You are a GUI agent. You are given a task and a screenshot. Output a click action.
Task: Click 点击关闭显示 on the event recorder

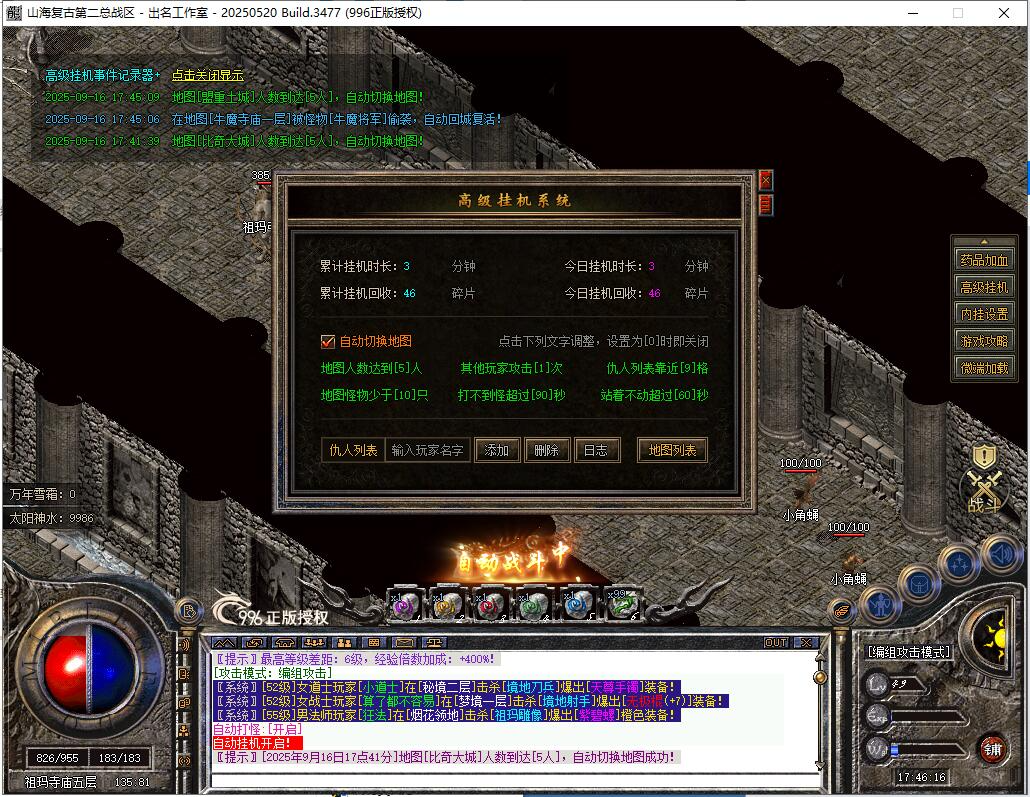coord(208,75)
